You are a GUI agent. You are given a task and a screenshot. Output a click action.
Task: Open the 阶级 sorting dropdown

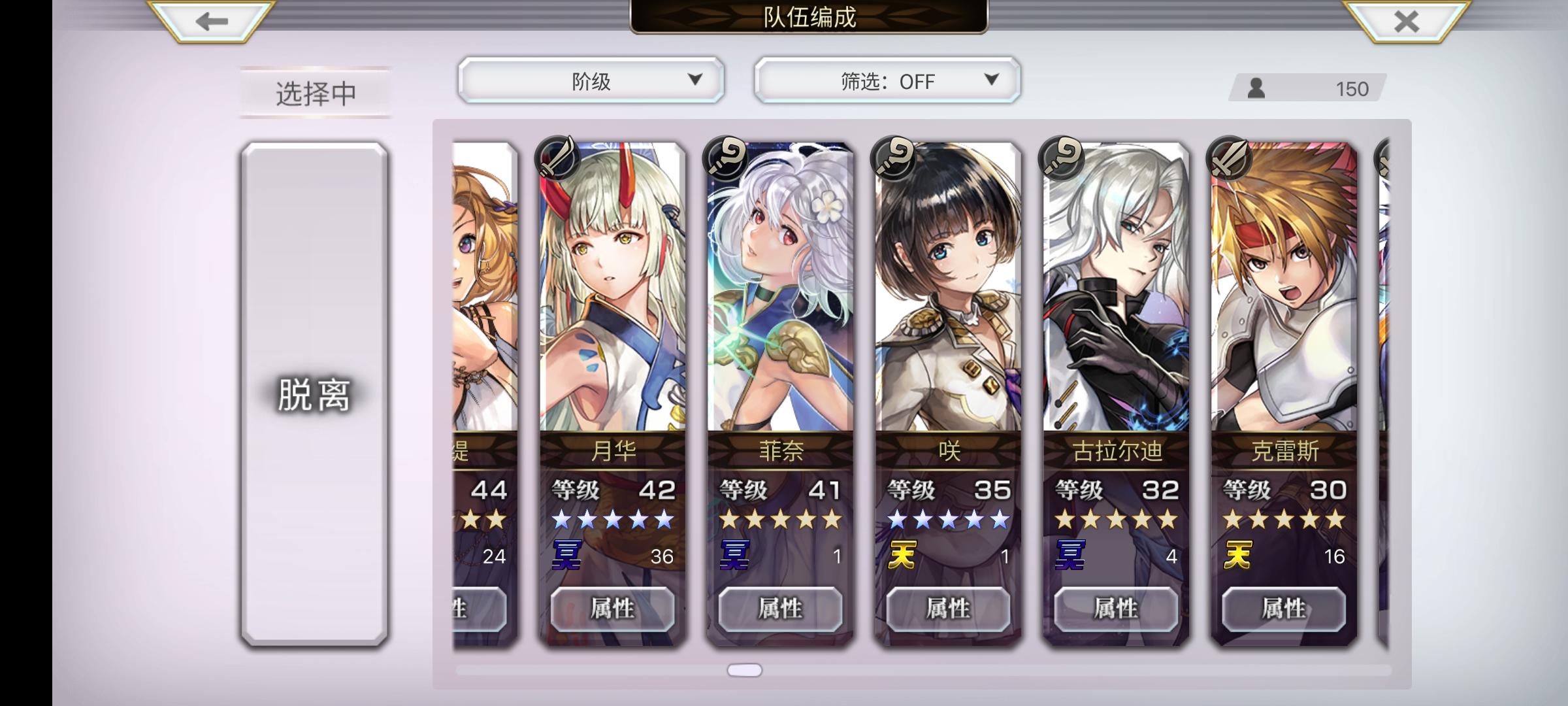tap(590, 80)
